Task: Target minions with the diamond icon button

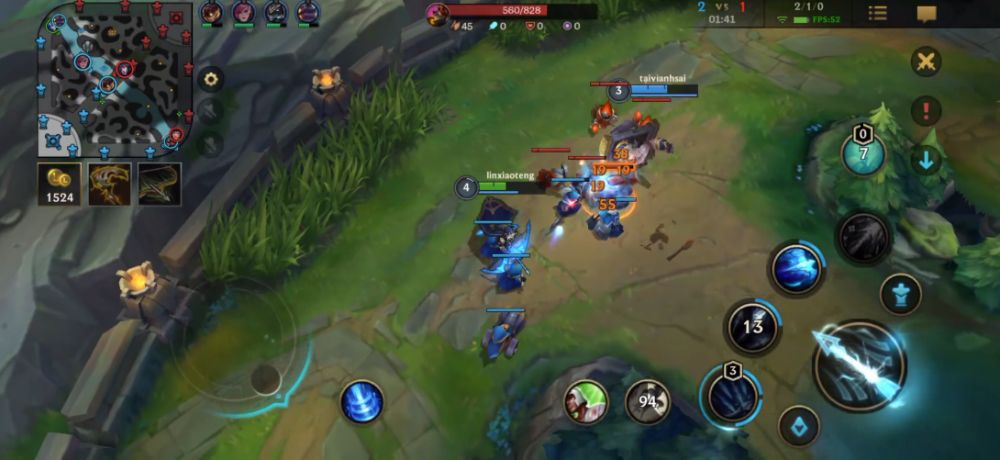Action: (x=799, y=425)
